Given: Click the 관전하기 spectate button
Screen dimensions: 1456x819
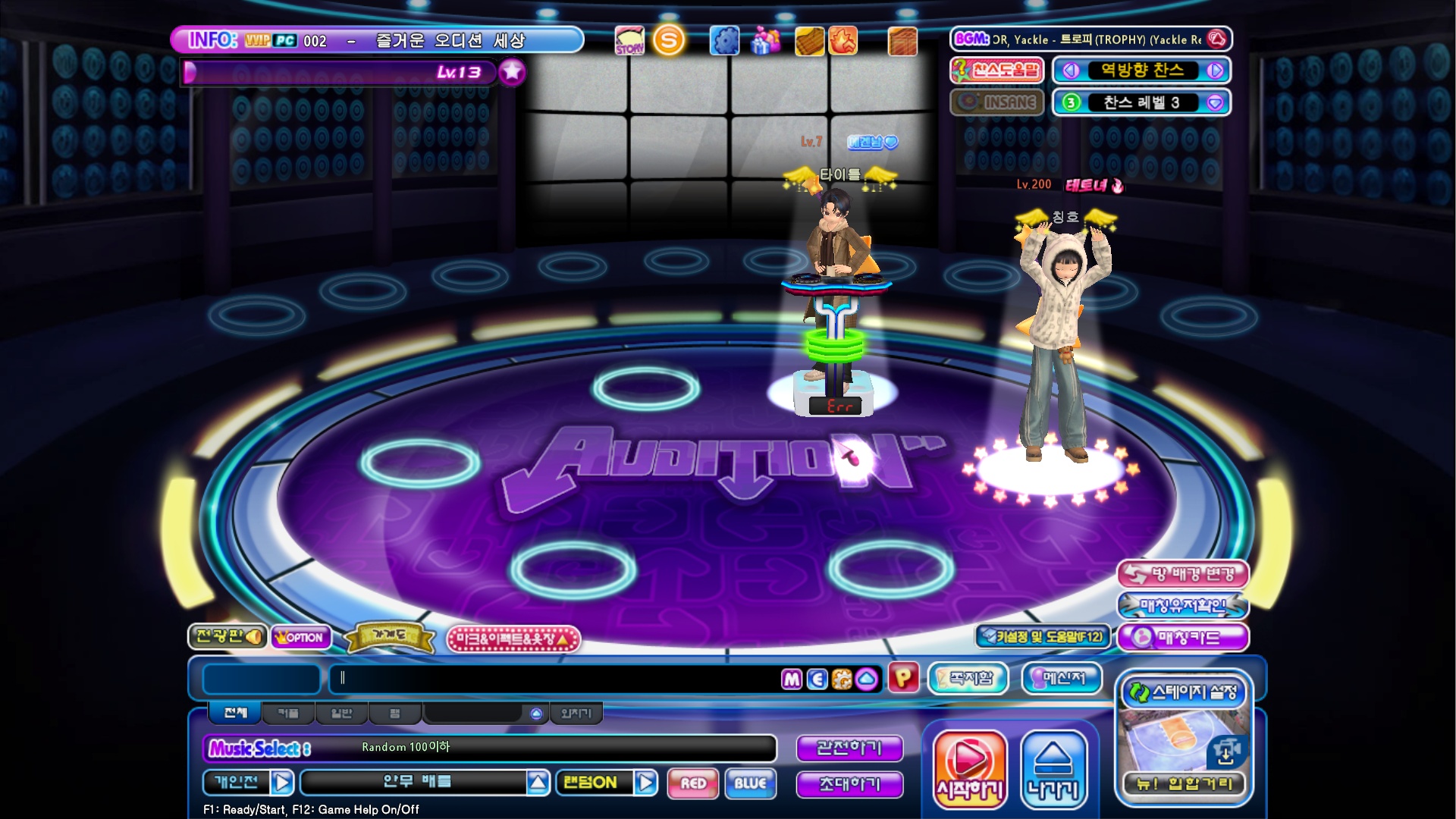Looking at the screenshot, I should tap(849, 748).
